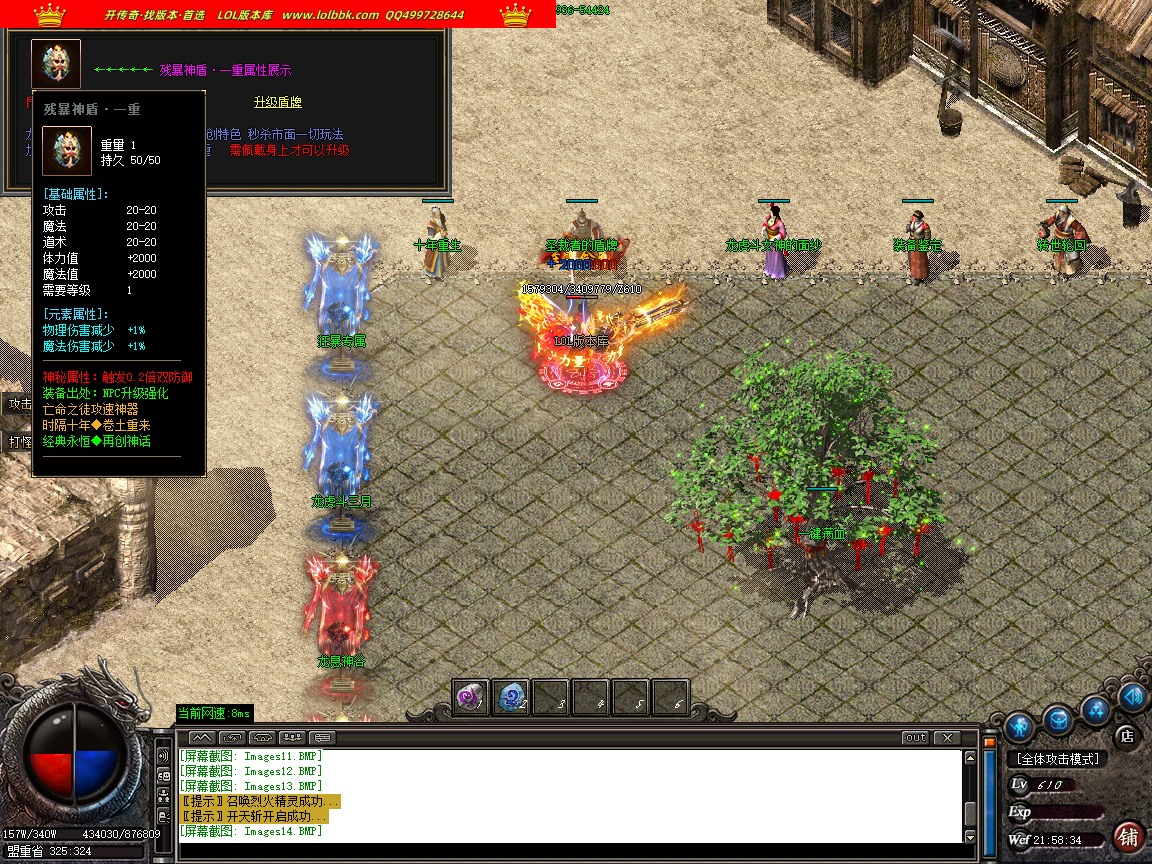
Task: Toggle the sound speaker round icon
Action: pyautogui.click(x=1132, y=697)
